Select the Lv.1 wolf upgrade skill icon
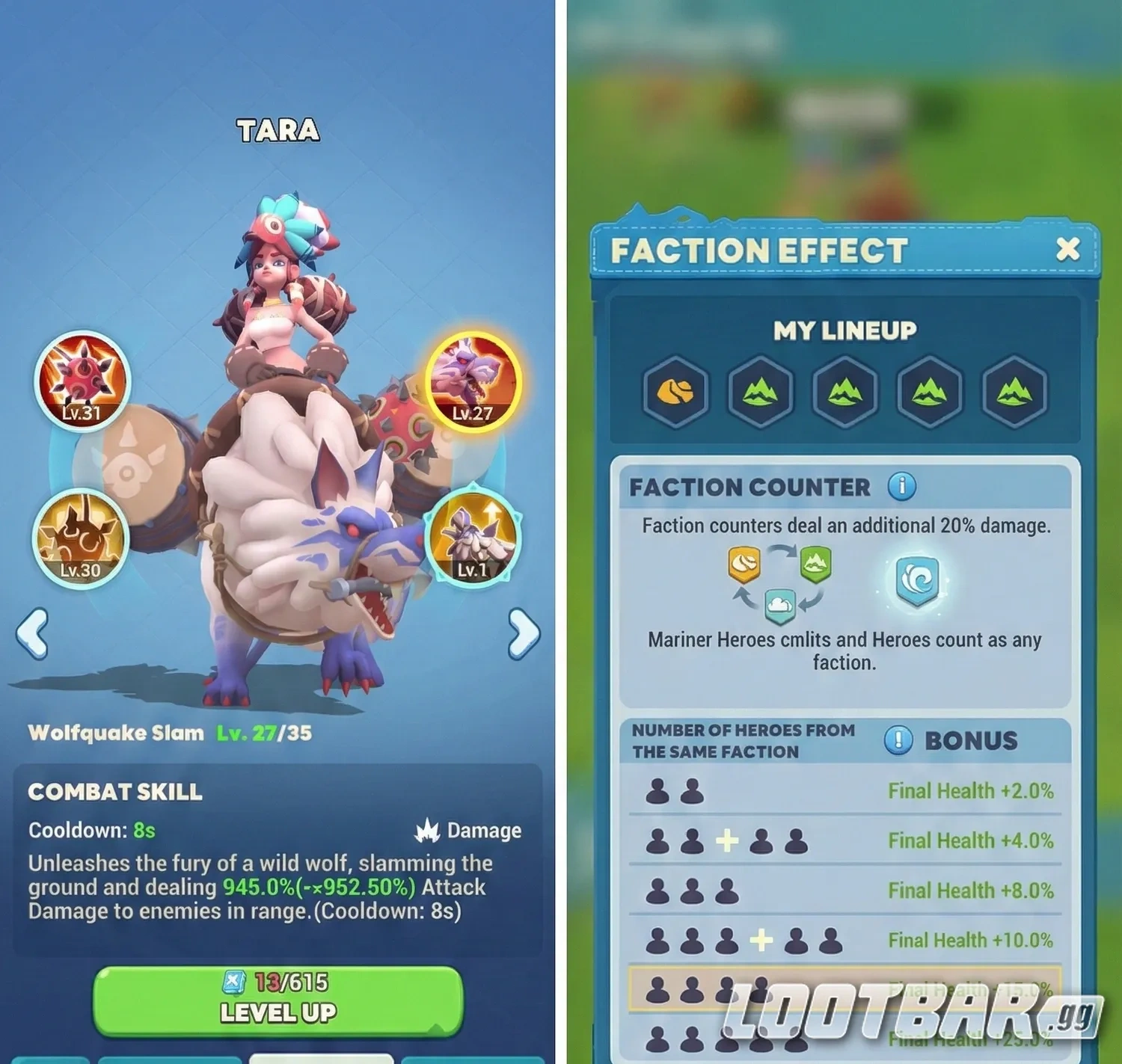The width and height of the screenshot is (1122, 1064). tap(472, 537)
